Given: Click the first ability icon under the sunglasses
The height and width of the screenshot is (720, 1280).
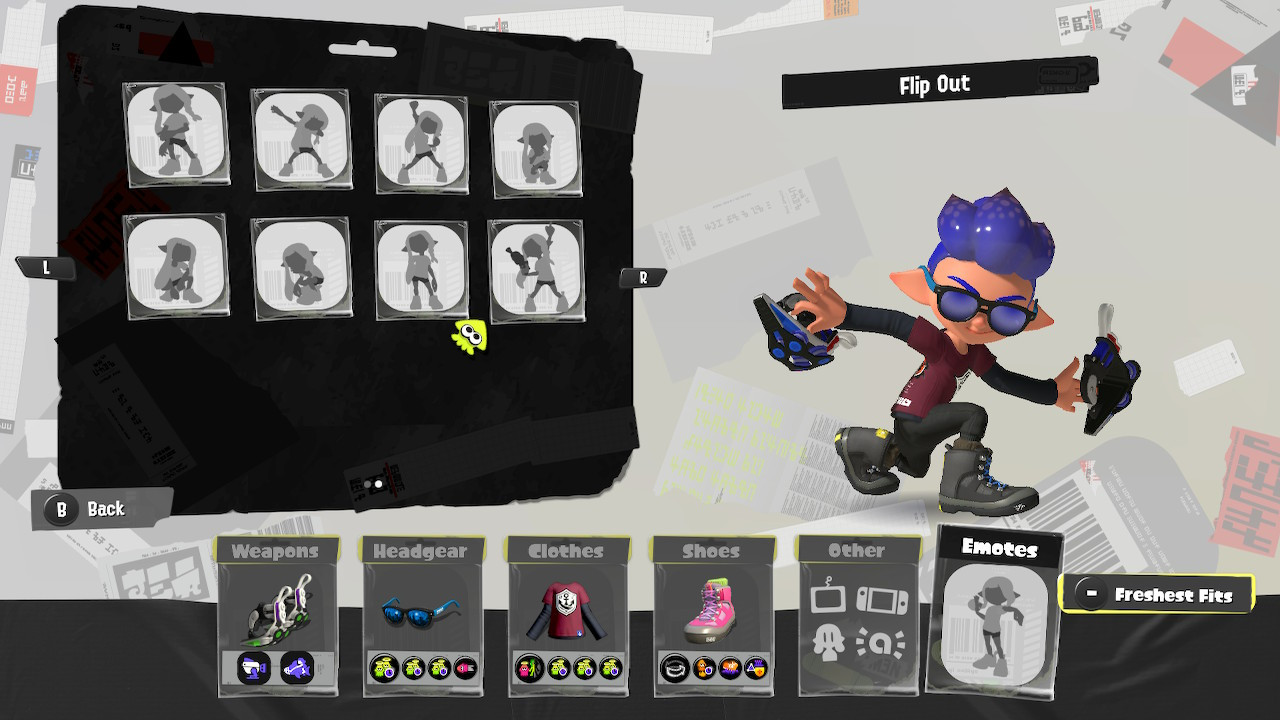Looking at the screenshot, I should [384, 668].
